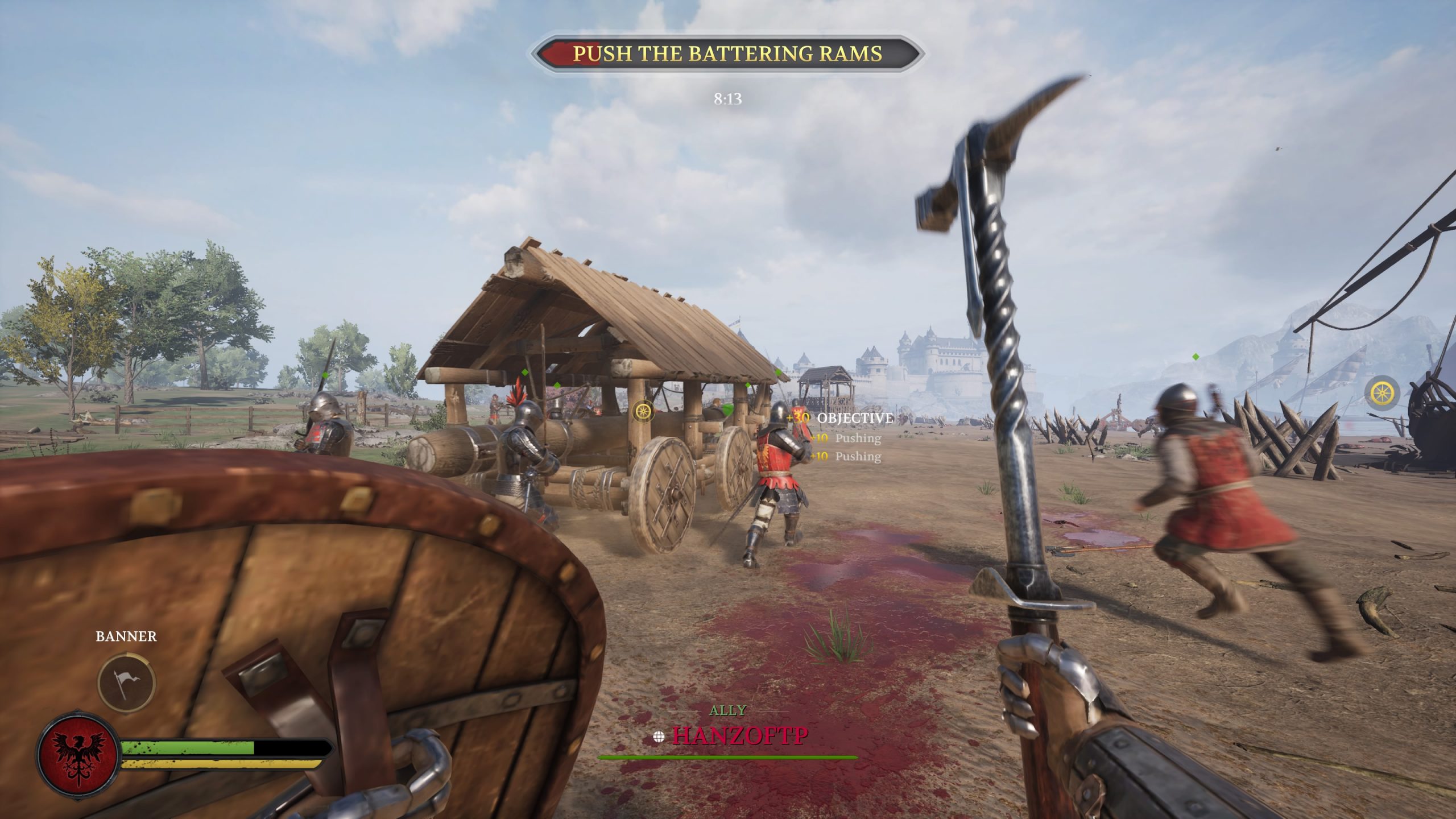Expand the PUSH THE BATTERING RAMS banner
This screenshot has height=819, width=1456.
[728, 54]
